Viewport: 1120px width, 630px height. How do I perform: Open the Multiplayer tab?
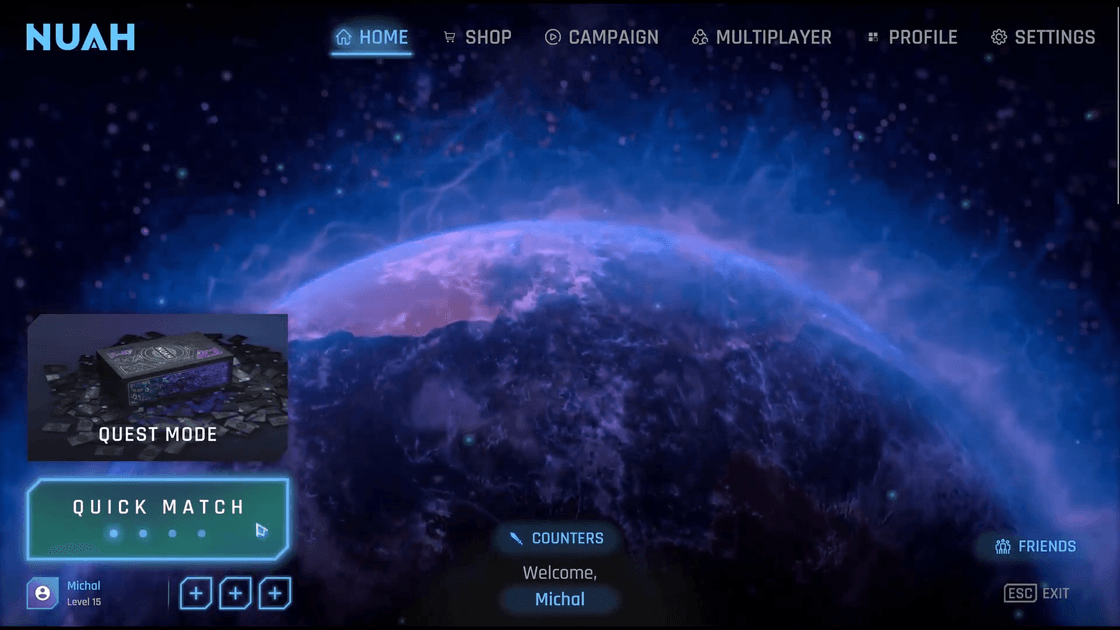[x=761, y=38]
